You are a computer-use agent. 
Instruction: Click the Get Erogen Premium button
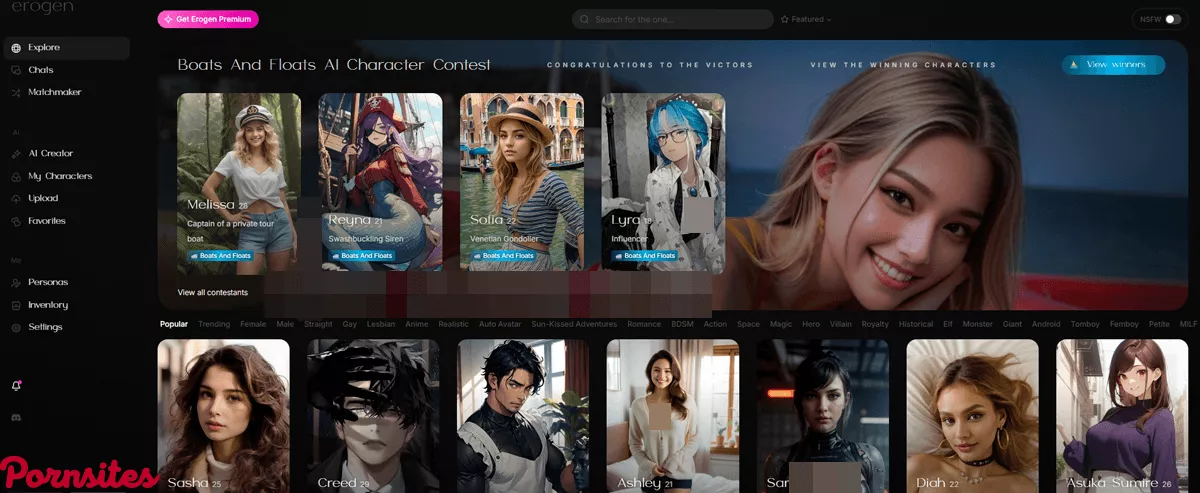[x=208, y=19]
